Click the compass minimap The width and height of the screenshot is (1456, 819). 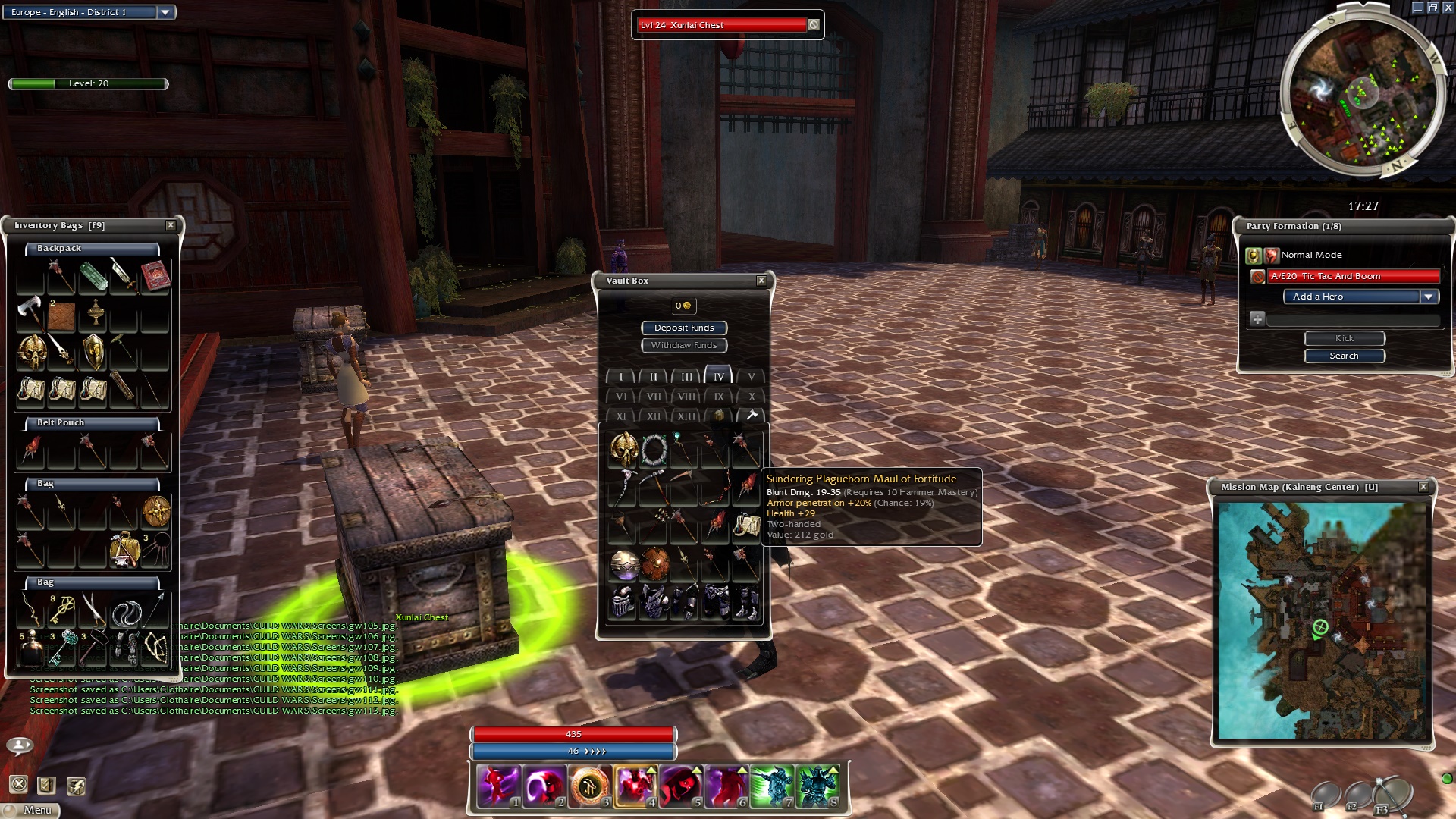click(x=1361, y=95)
